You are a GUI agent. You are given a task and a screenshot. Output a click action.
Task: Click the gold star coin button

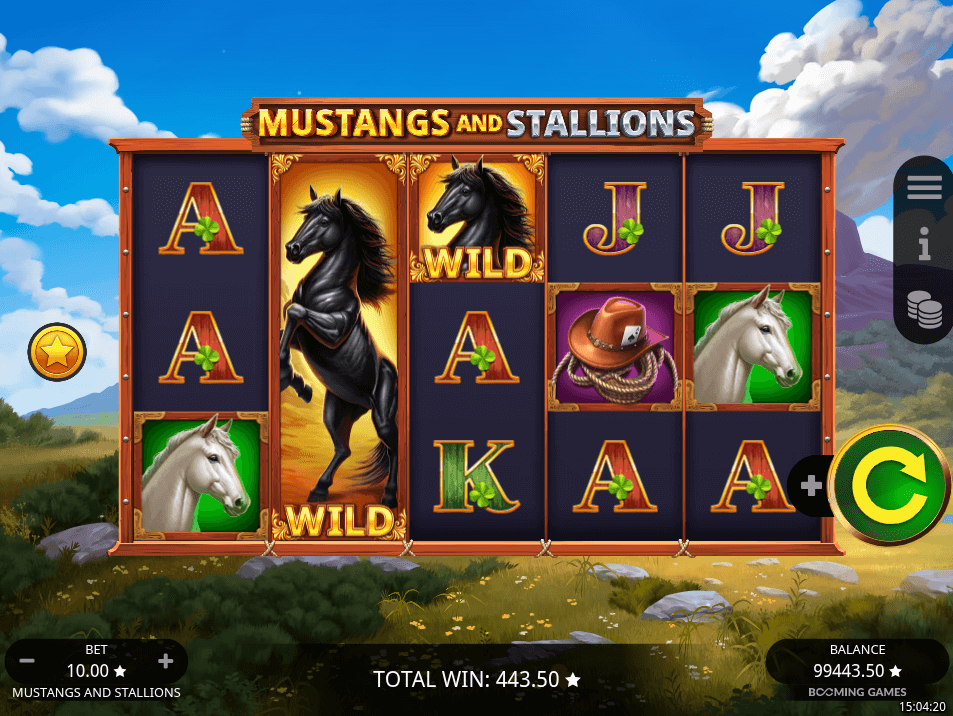click(57, 352)
